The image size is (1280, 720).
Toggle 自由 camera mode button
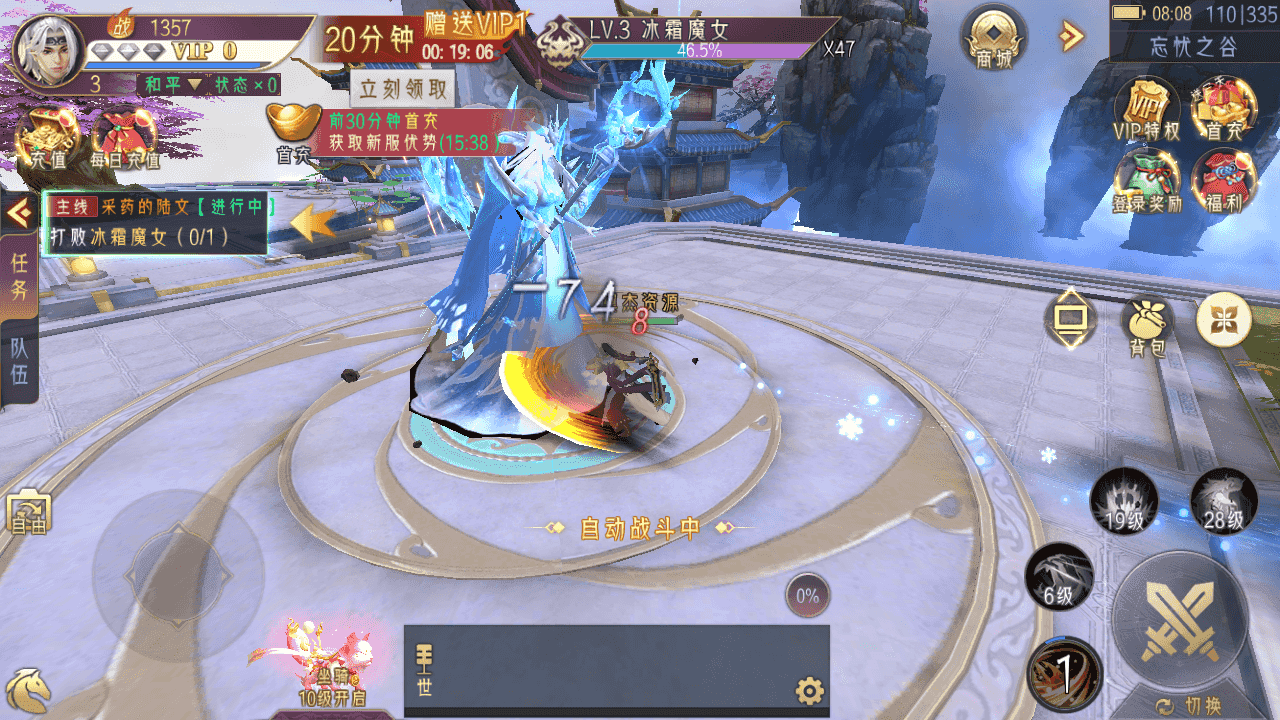26,513
